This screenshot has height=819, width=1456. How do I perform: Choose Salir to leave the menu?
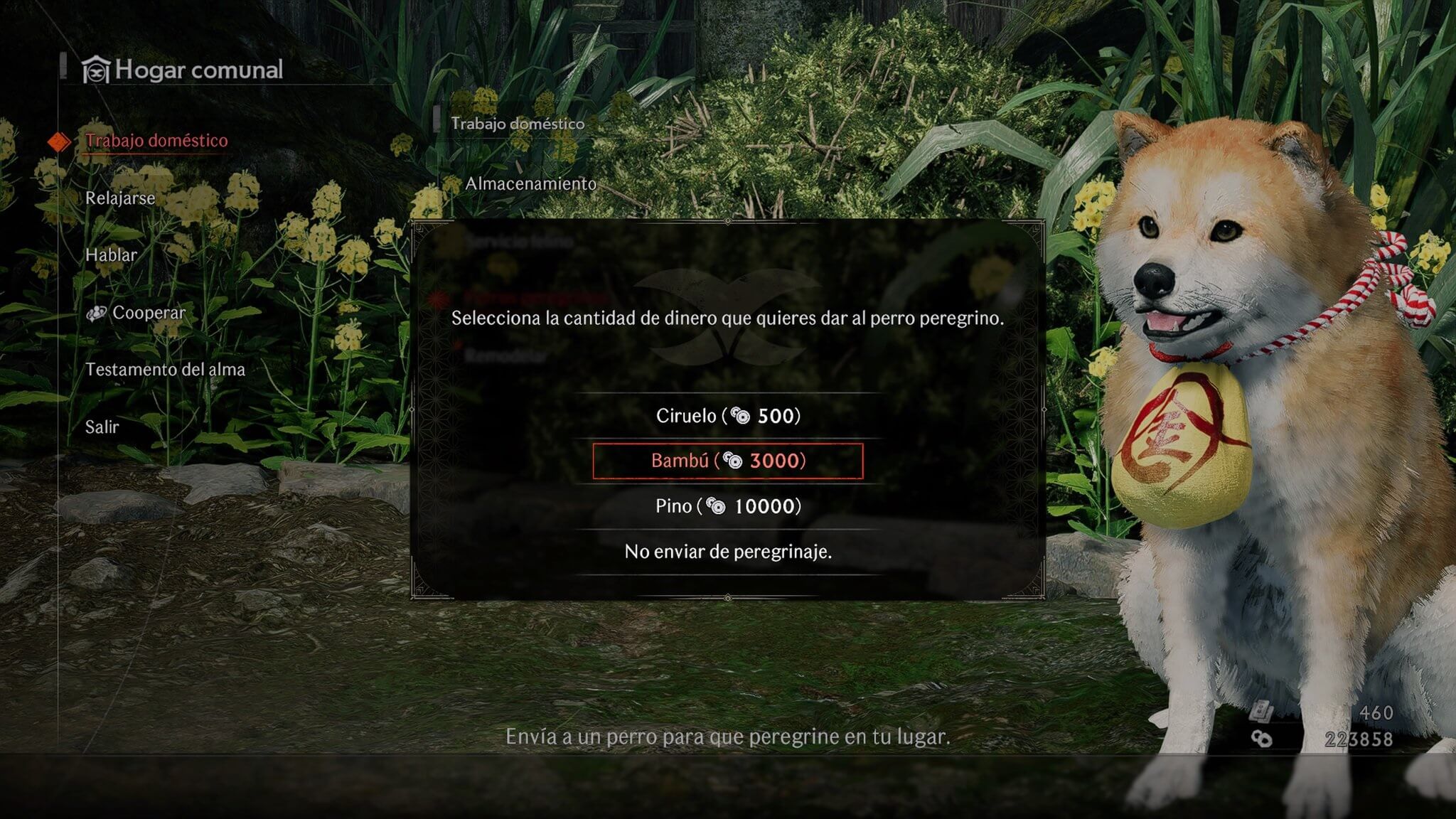coord(102,427)
